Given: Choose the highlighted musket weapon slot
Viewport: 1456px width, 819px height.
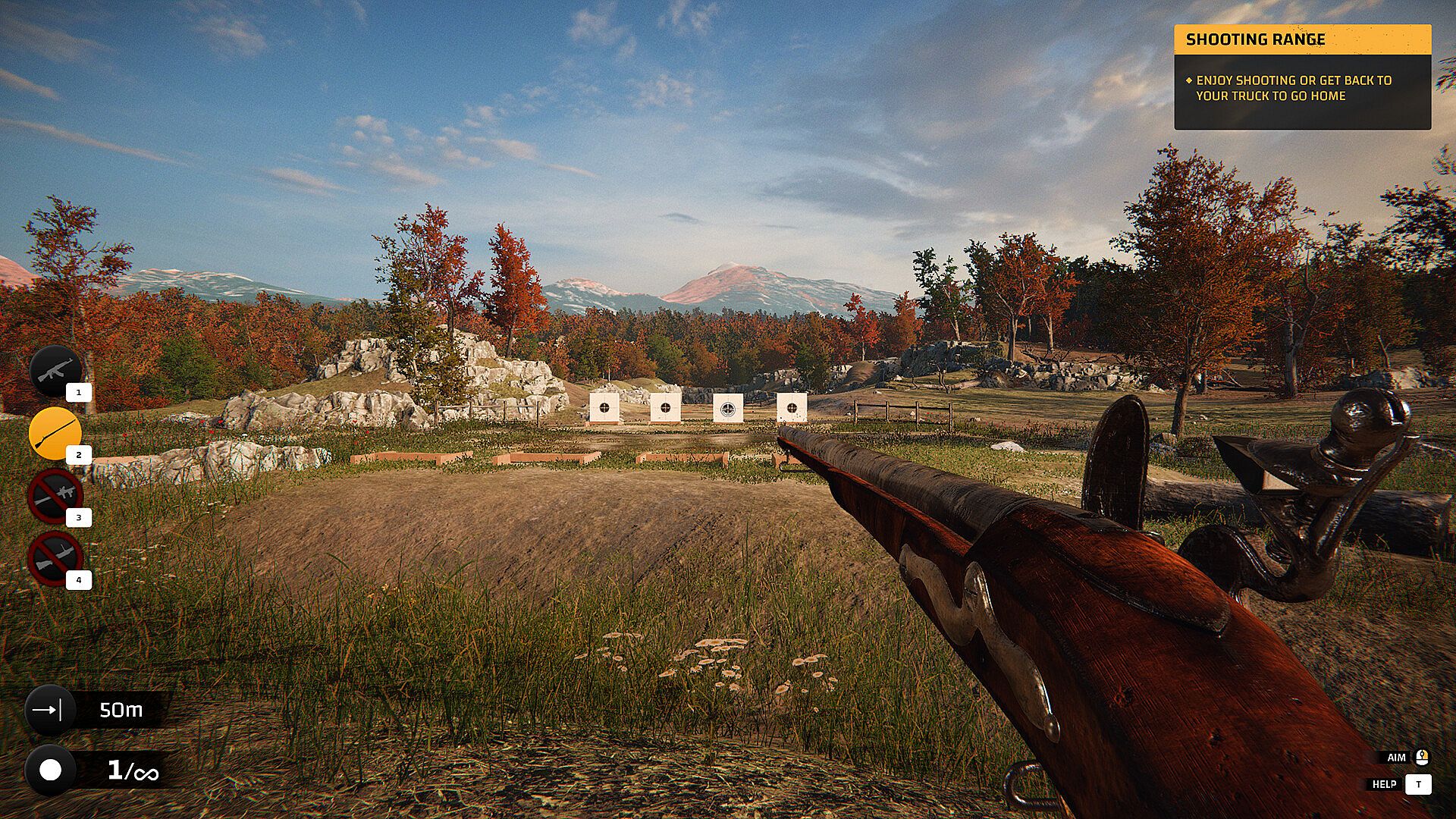Looking at the screenshot, I should 55,433.
